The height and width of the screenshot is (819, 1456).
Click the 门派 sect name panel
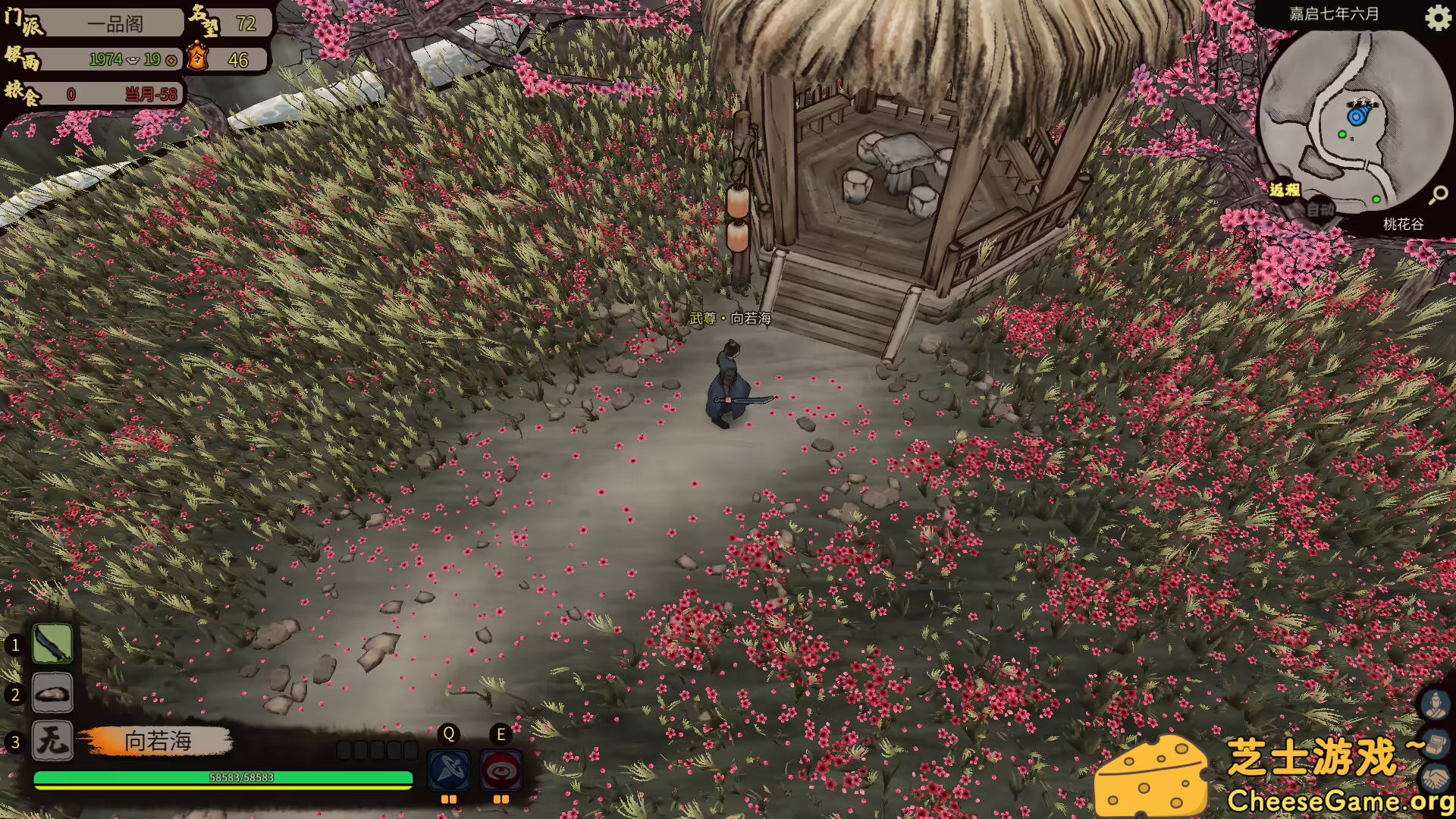coord(114,24)
